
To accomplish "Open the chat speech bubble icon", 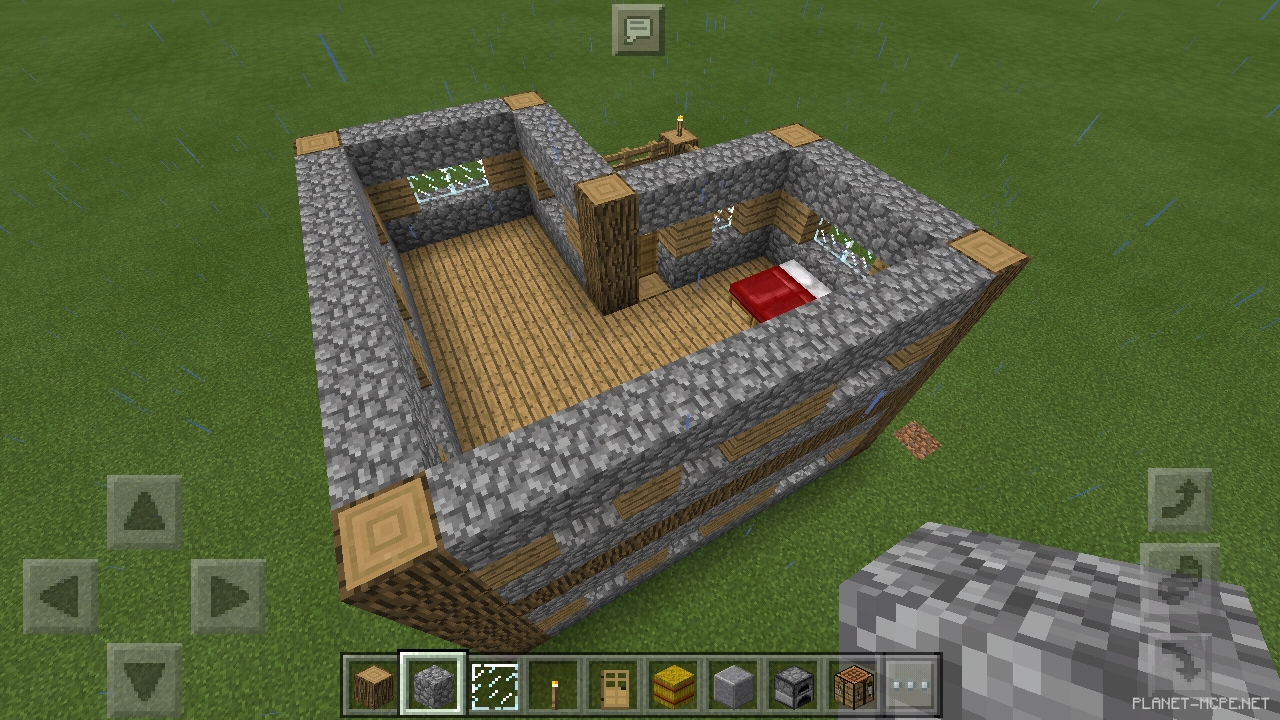I will pyautogui.click(x=641, y=28).
